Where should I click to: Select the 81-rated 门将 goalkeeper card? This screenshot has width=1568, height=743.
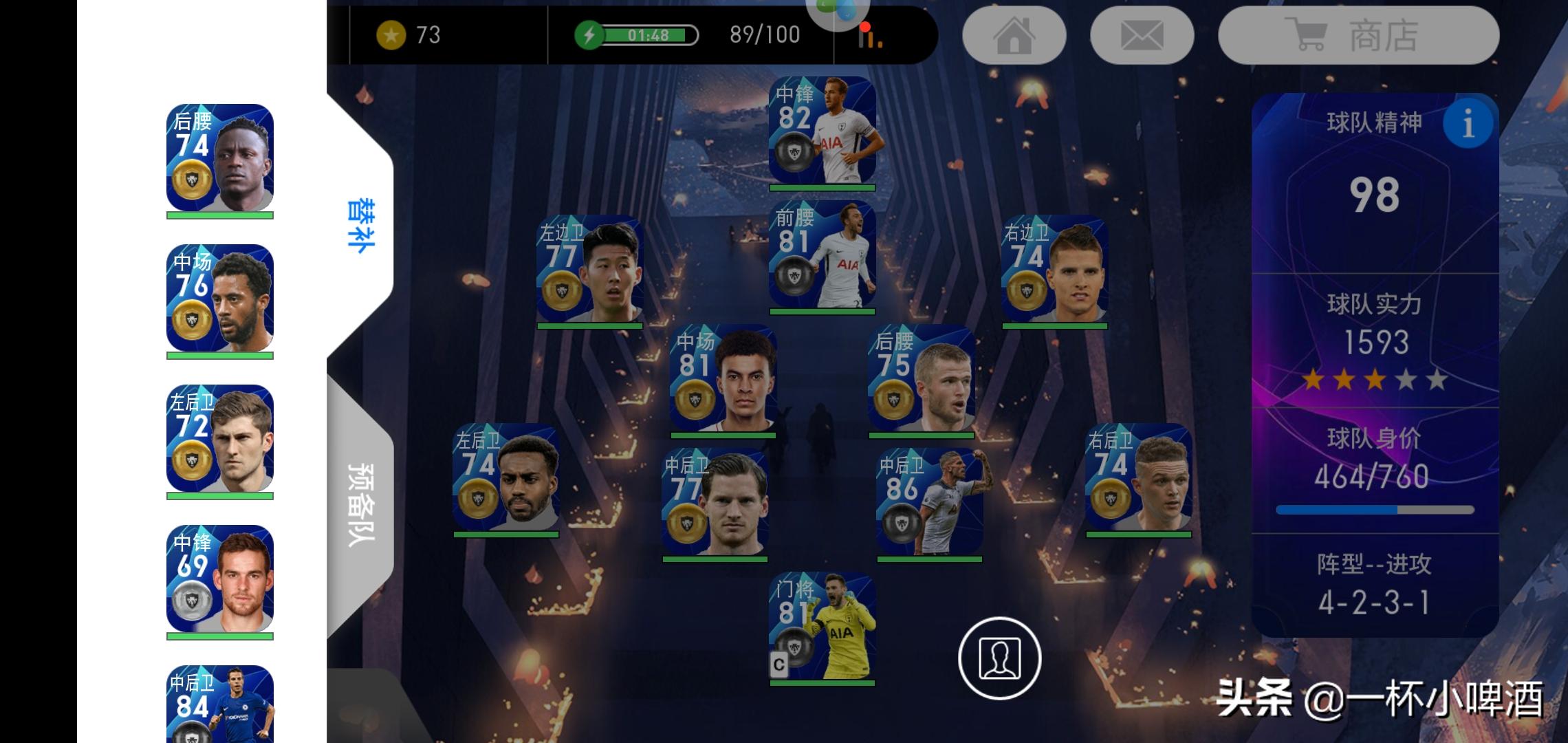click(x=822, y=626)
